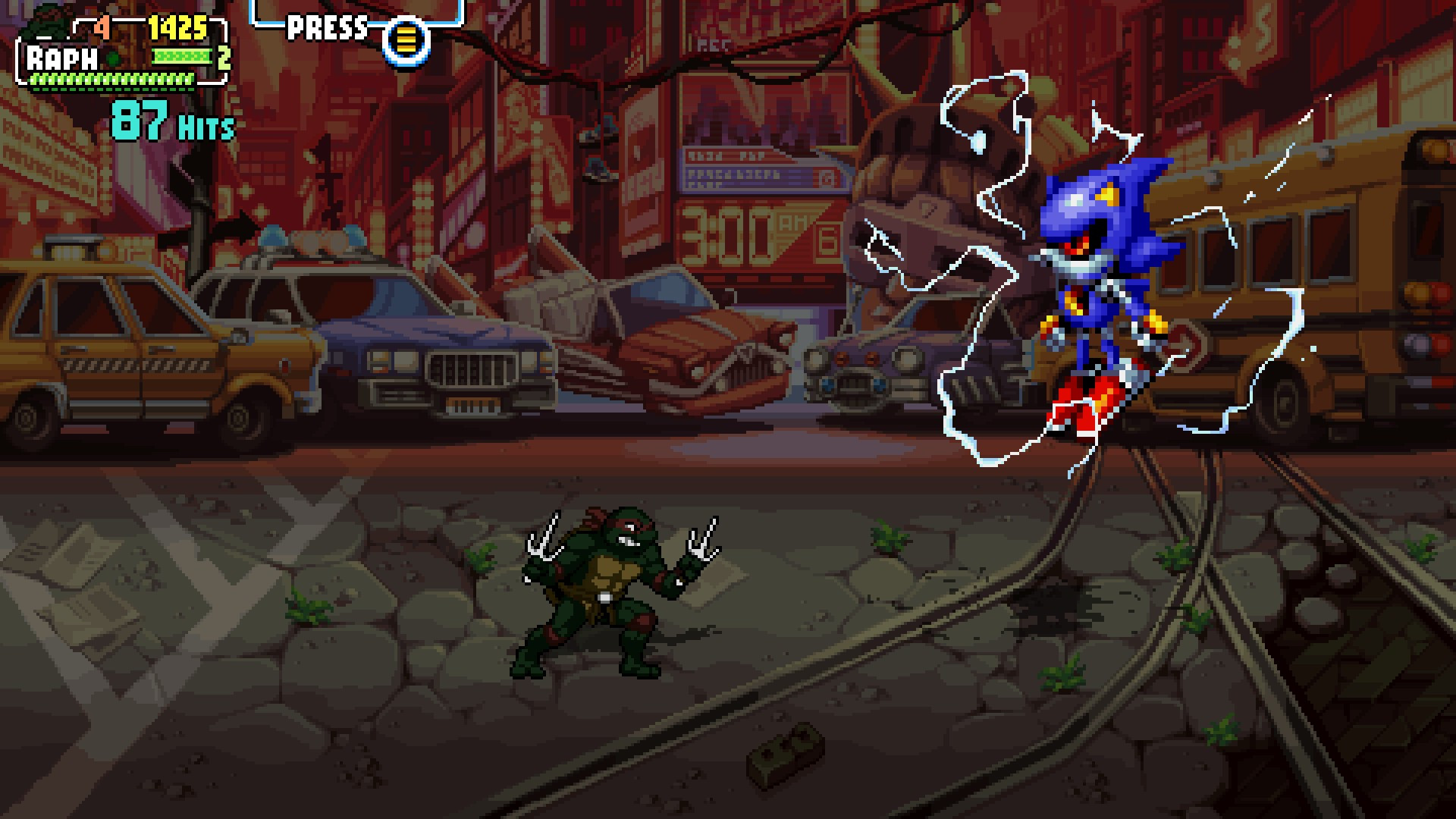Click the PRESS label text
The height and width of the screenshot is (819, 1456).
pyautogui.click(x=325, y=28)
